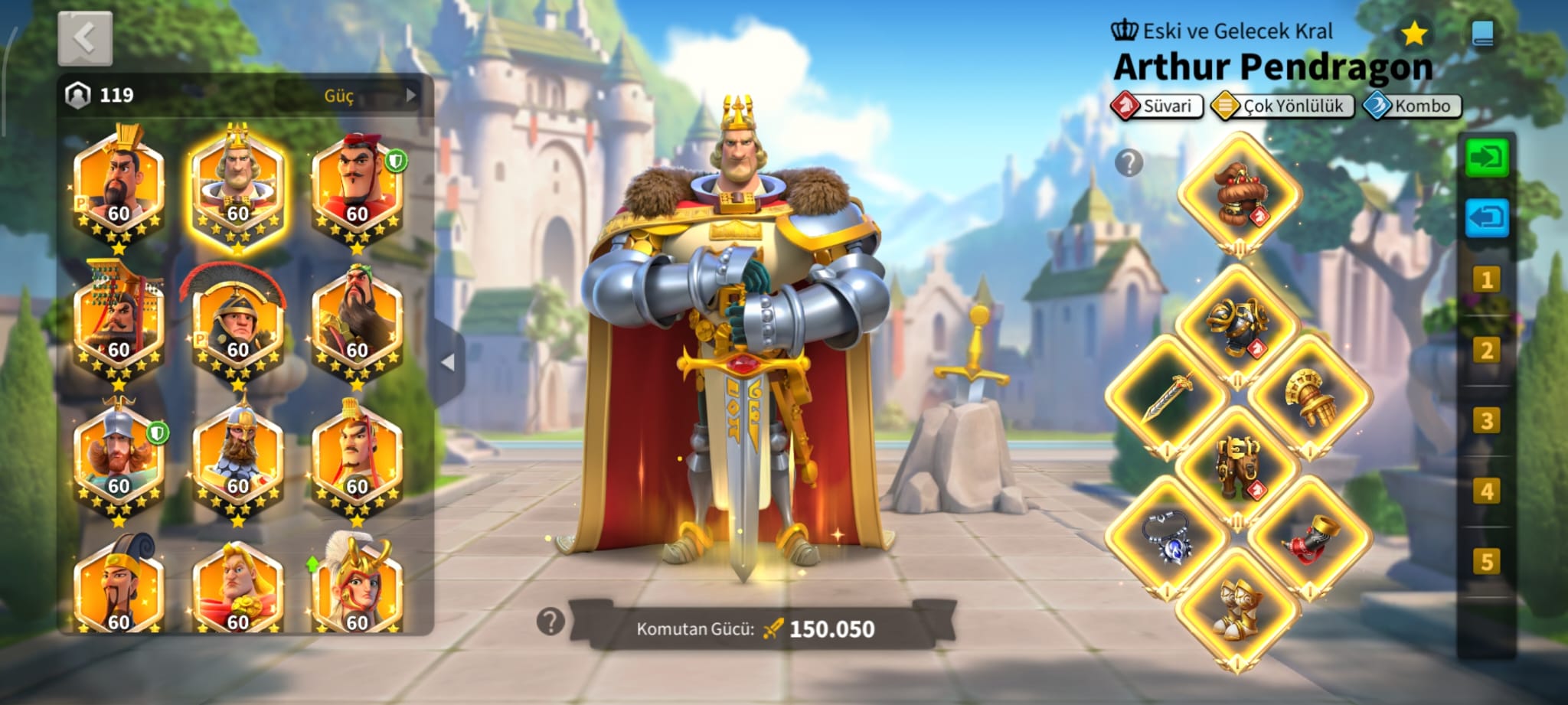This screenshot has width=1568, height=705.
Task: Open the Güç sort dropdown
Action: (x=348, y=96)
